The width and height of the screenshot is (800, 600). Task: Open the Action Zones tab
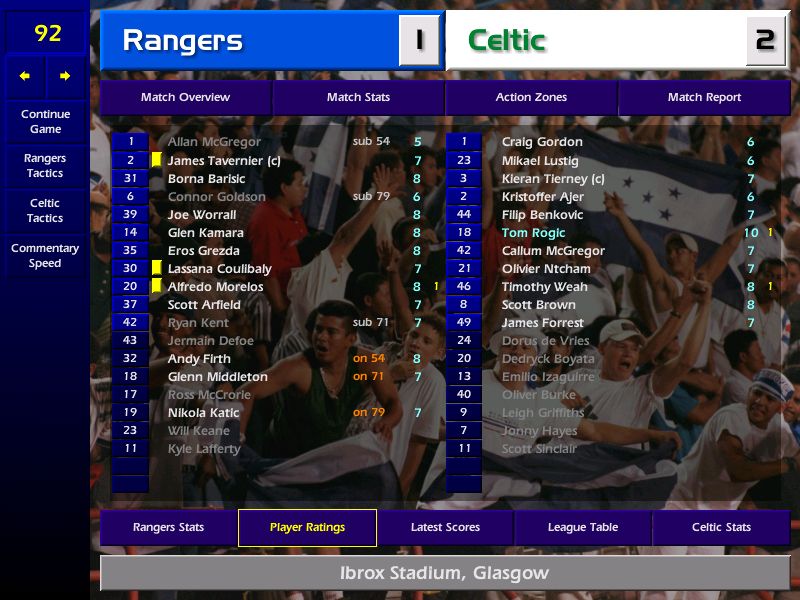coord(531,97)
